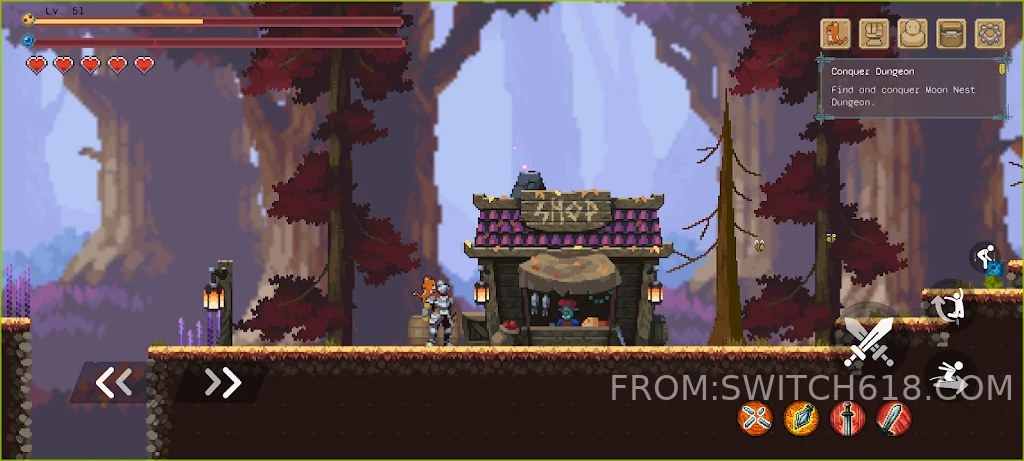Select the Conquer Dungeon quest tracker
This screenshot has height=461, width=1024.
tap(911, 88)
